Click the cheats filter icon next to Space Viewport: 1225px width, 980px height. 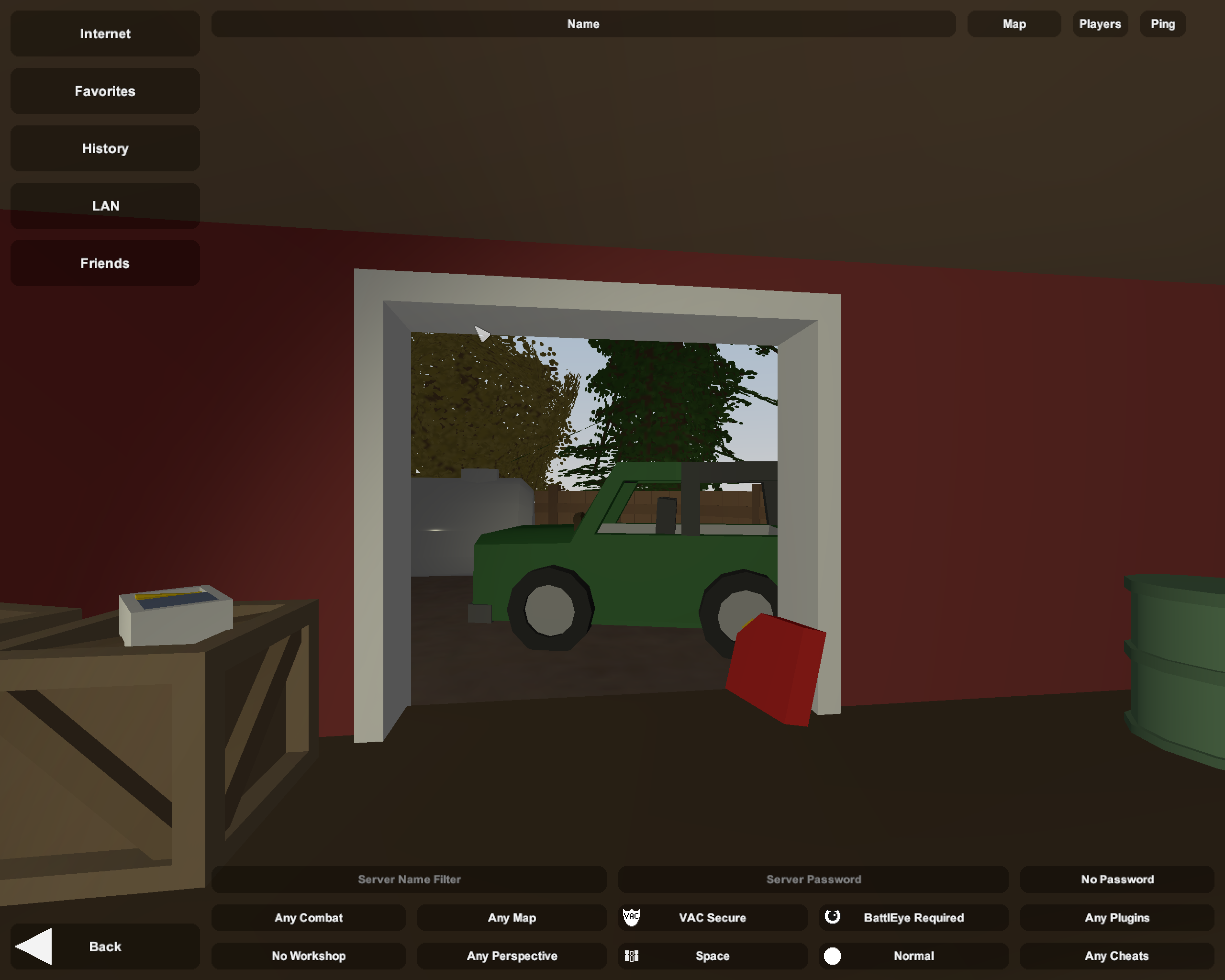point(631,956)
